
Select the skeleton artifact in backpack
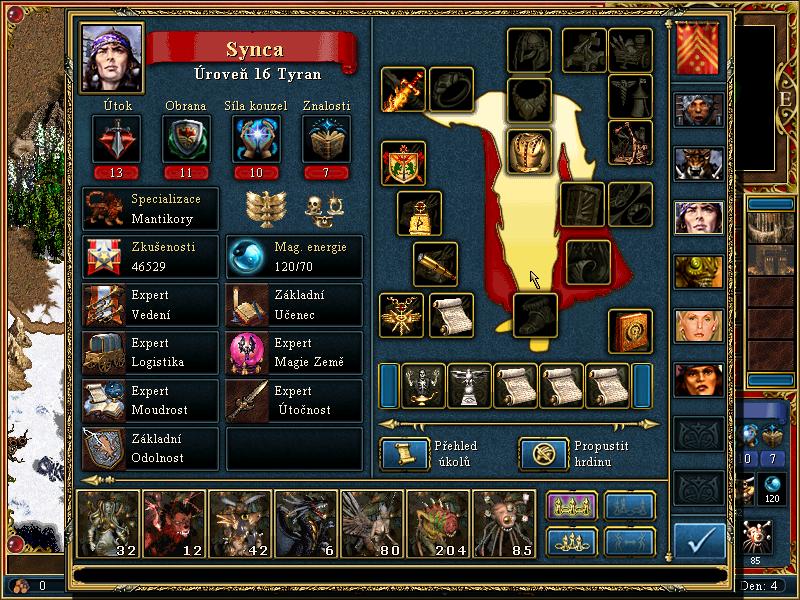point(424,385)
